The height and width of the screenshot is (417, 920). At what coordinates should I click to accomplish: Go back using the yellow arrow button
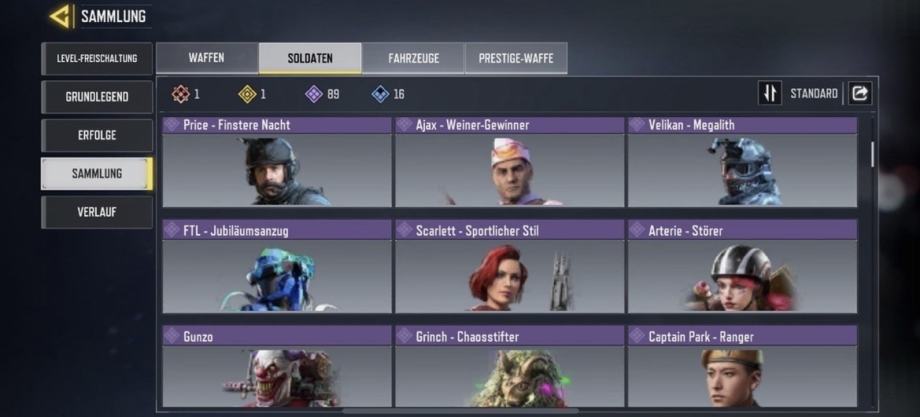pyautogui.click(x=60, y=16)
